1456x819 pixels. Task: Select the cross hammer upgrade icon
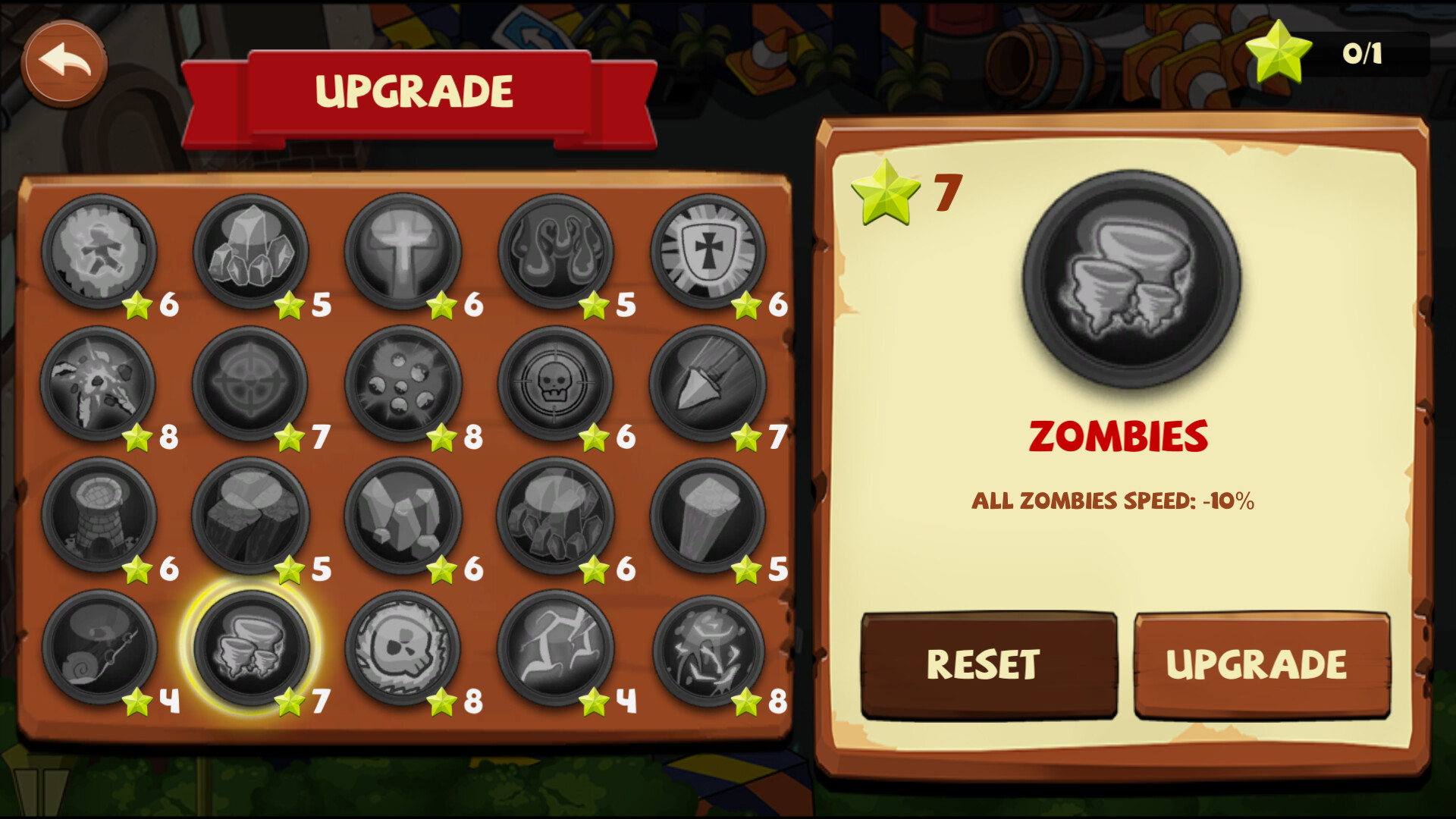tap(406, 250)
